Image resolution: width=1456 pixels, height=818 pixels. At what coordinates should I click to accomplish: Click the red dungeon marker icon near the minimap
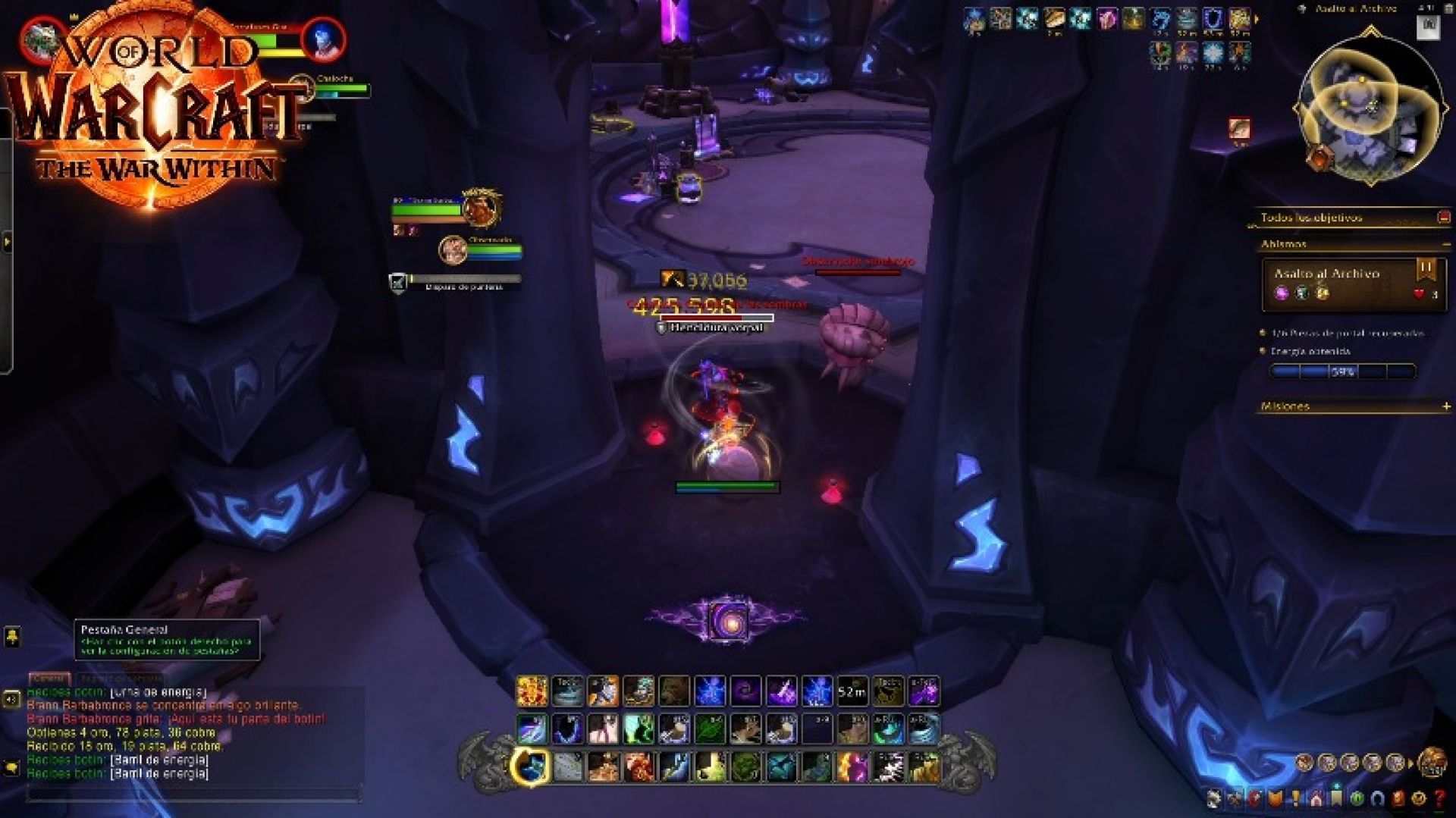coord(1238,127)
